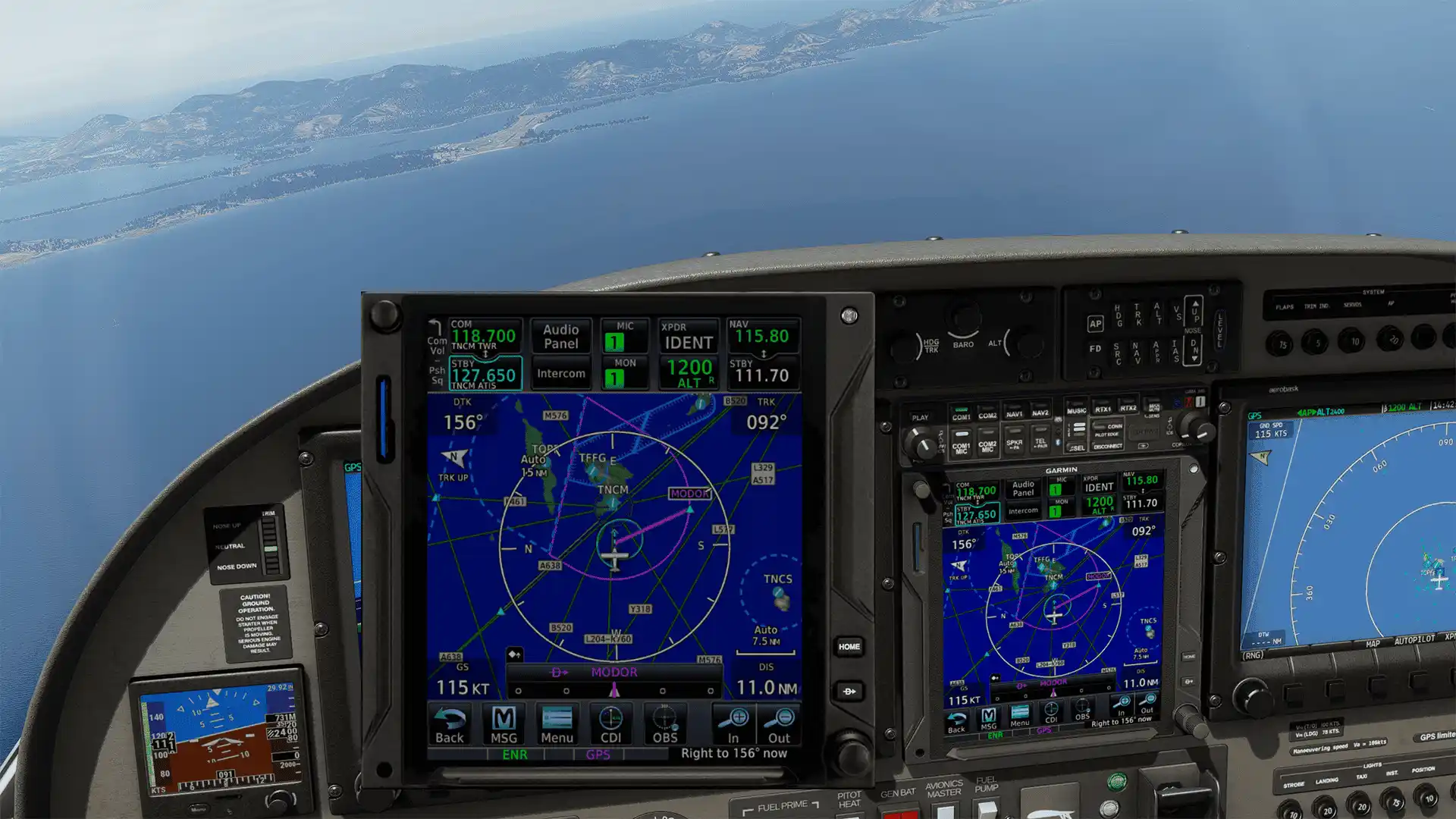This screenshot has width=1456, height=819.
Task: Zoom In the map on the large pop-out GTN
Action: click(733, 725)
